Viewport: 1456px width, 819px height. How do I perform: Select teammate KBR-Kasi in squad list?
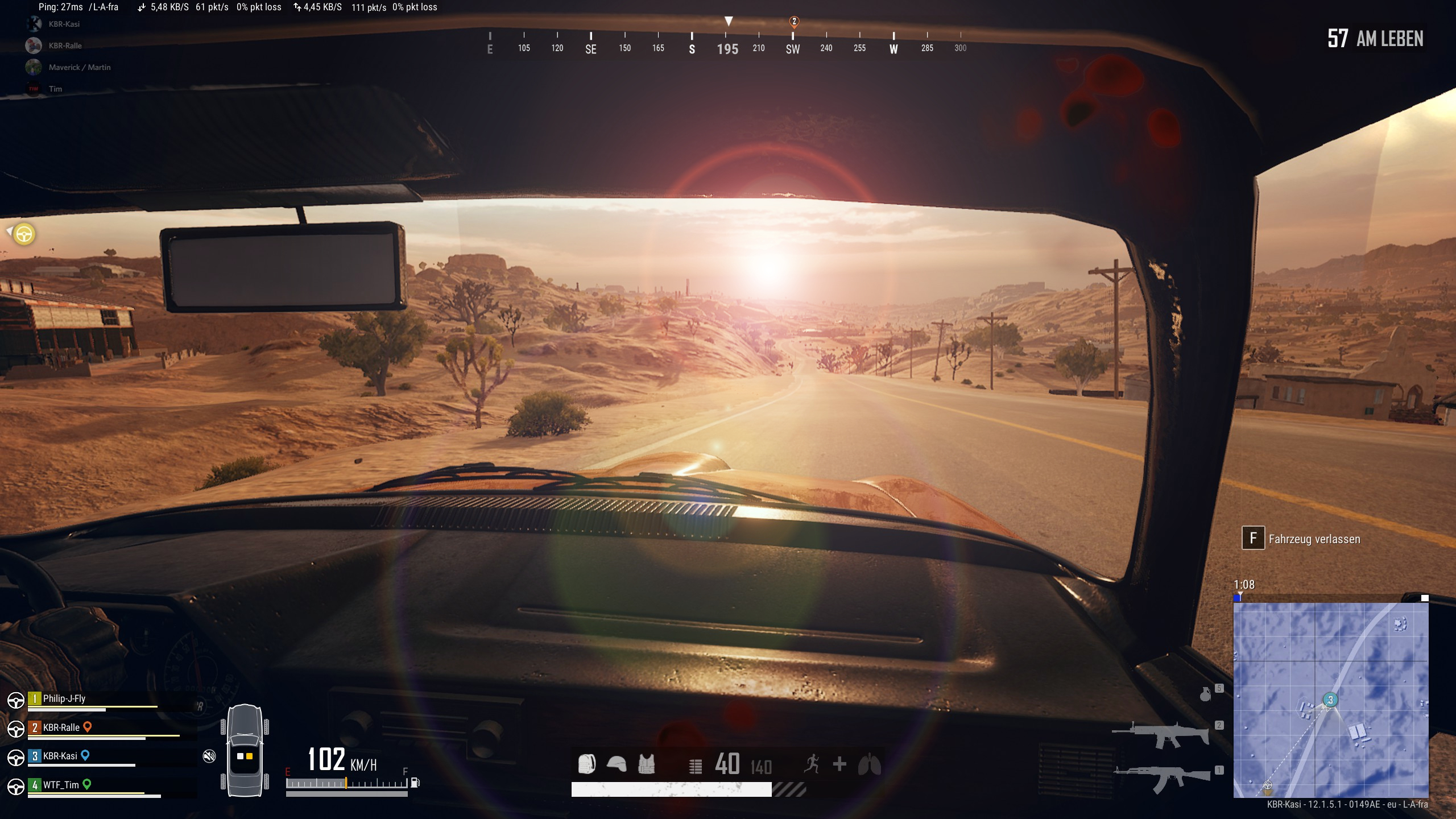[x=60, y=756]
